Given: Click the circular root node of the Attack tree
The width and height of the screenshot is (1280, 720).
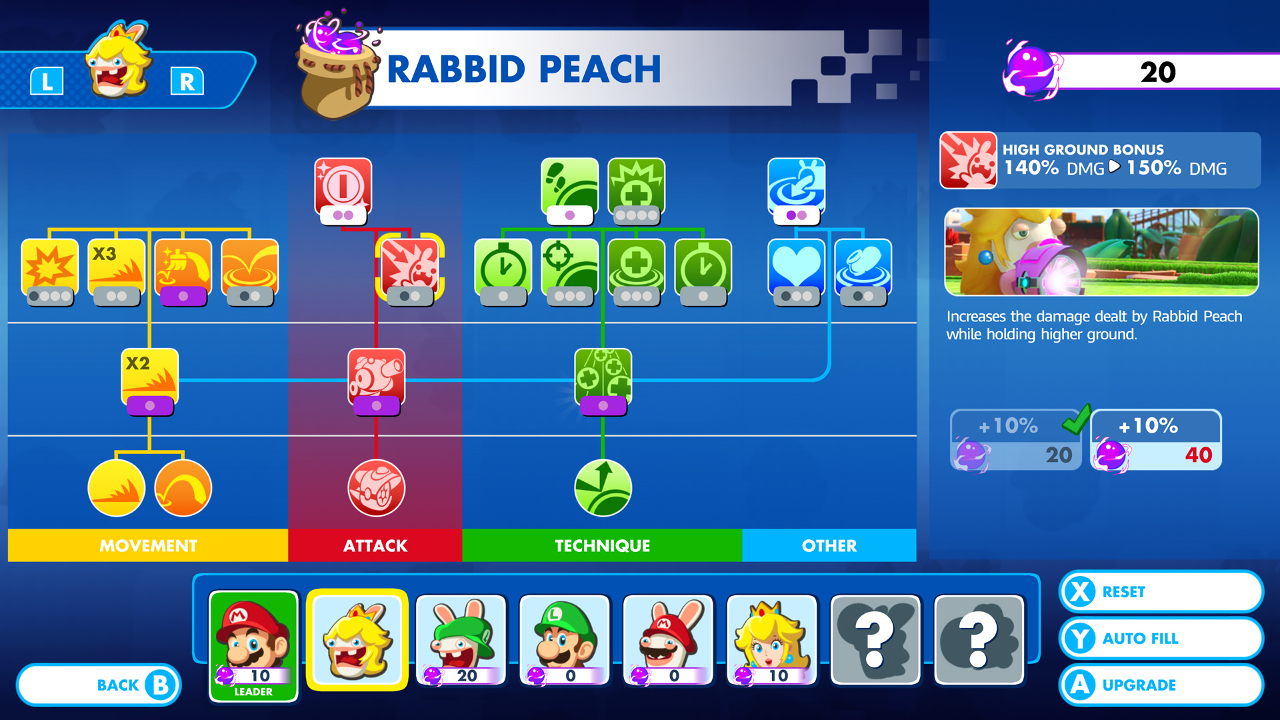Looking at the screenshot, I should (x=375, y=487).
